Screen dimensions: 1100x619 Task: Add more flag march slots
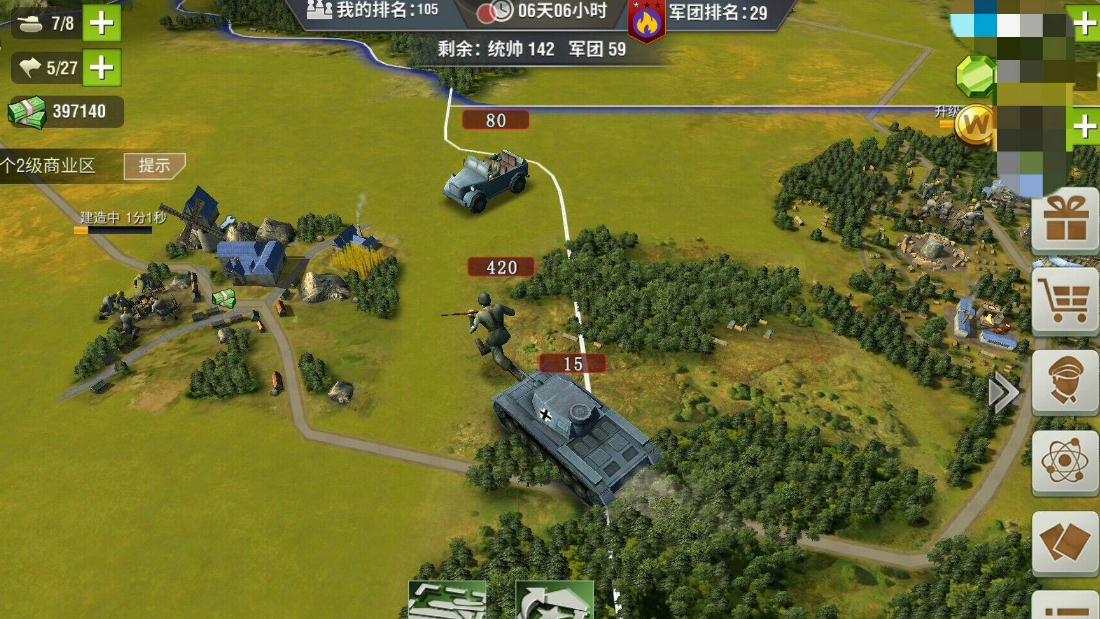(101, 67)
